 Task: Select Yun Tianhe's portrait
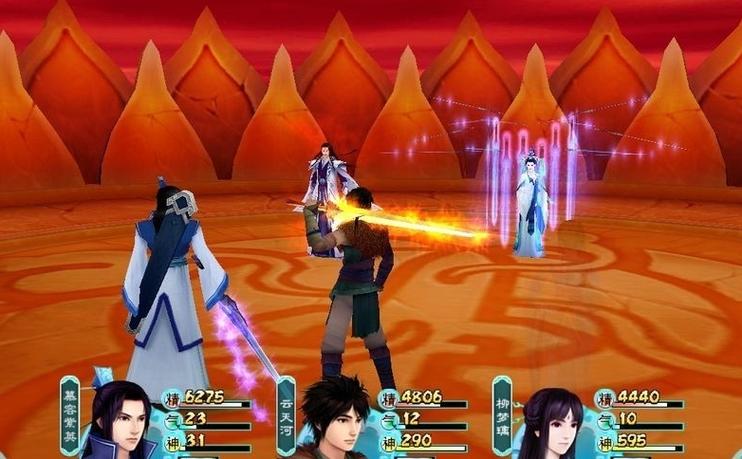point(335,420)
